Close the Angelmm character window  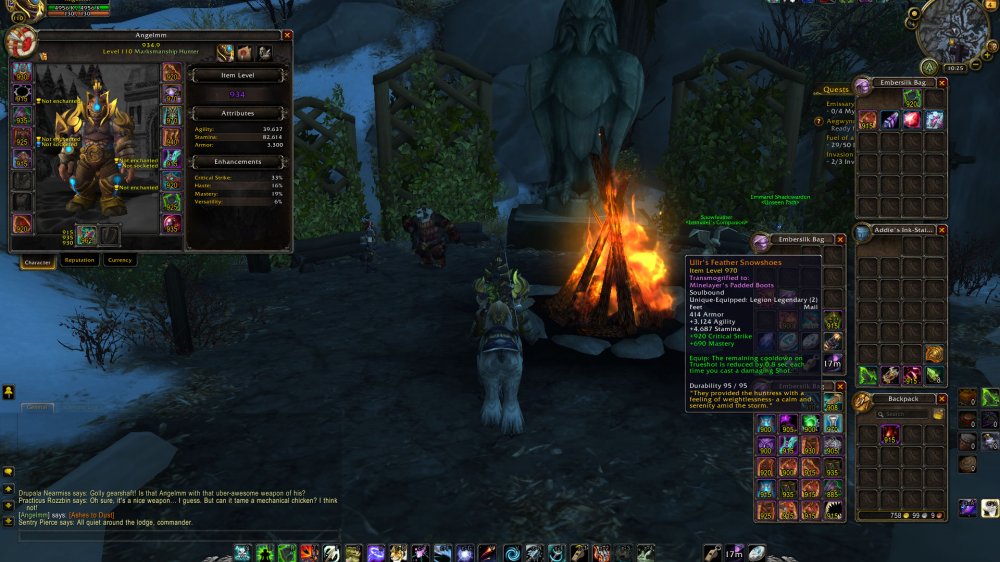[x=287, y=35]
